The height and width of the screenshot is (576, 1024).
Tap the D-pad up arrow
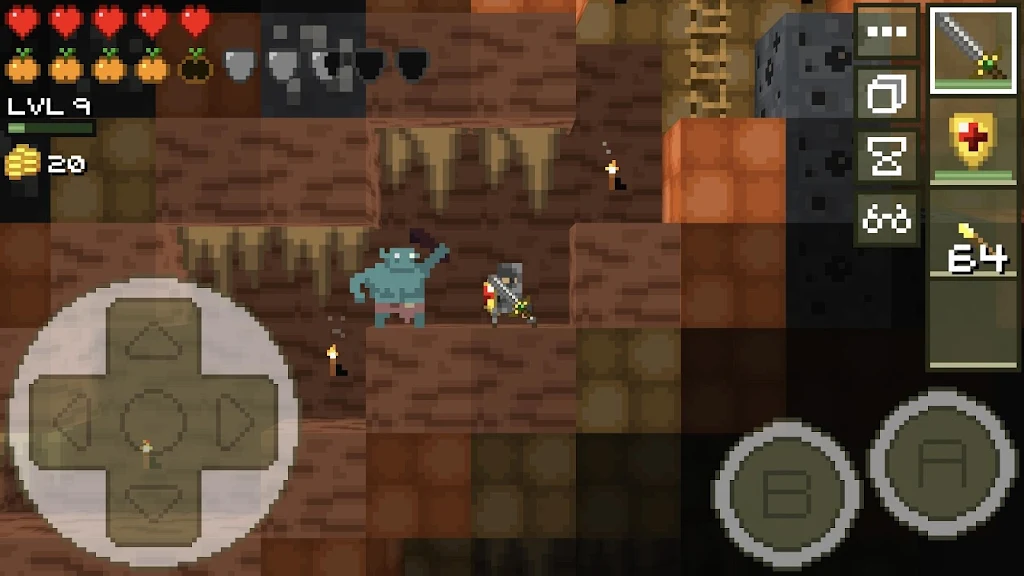point(153,342)
